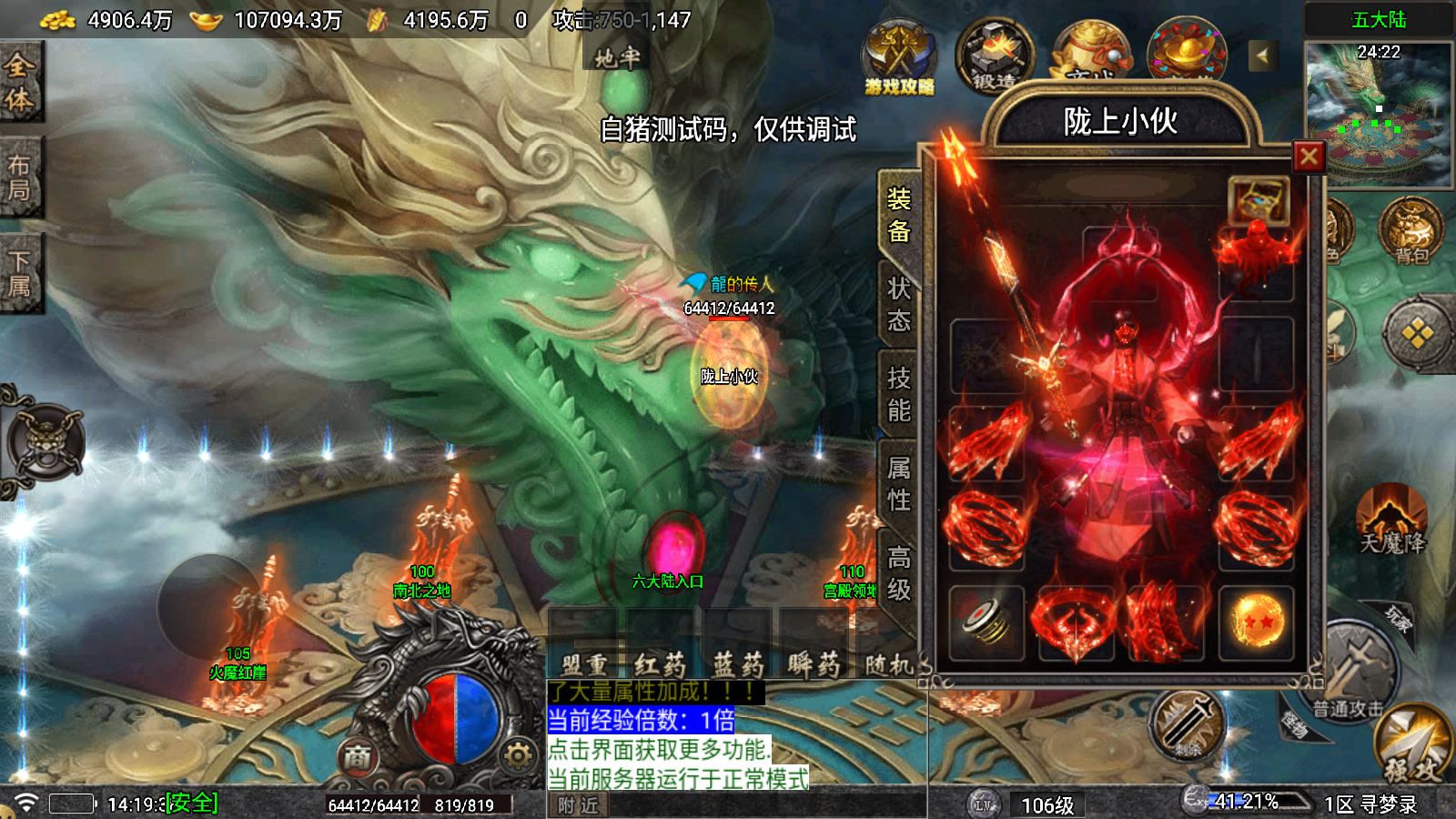Image resolution: width=1456 pixels, height=819 pixels.
Task: Open the 技能 skills tab
Action: (899, 394)
